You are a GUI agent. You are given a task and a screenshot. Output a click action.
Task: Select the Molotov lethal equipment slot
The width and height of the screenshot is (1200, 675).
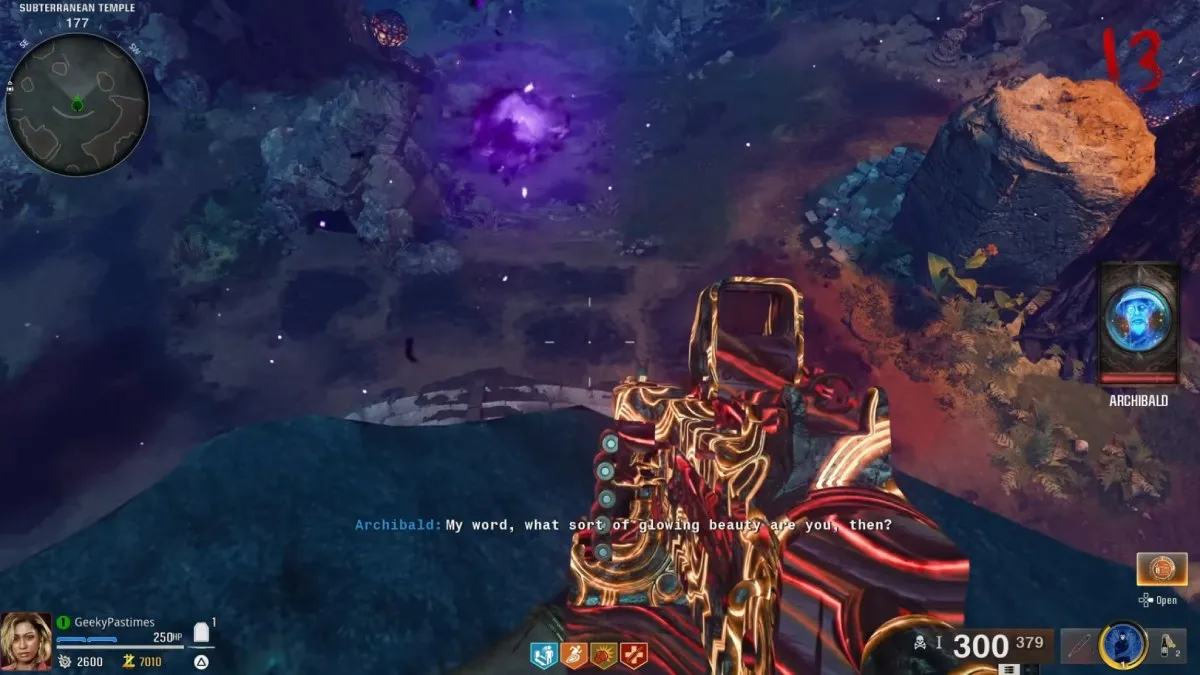pyautogui.click(x=1164, y=647)
